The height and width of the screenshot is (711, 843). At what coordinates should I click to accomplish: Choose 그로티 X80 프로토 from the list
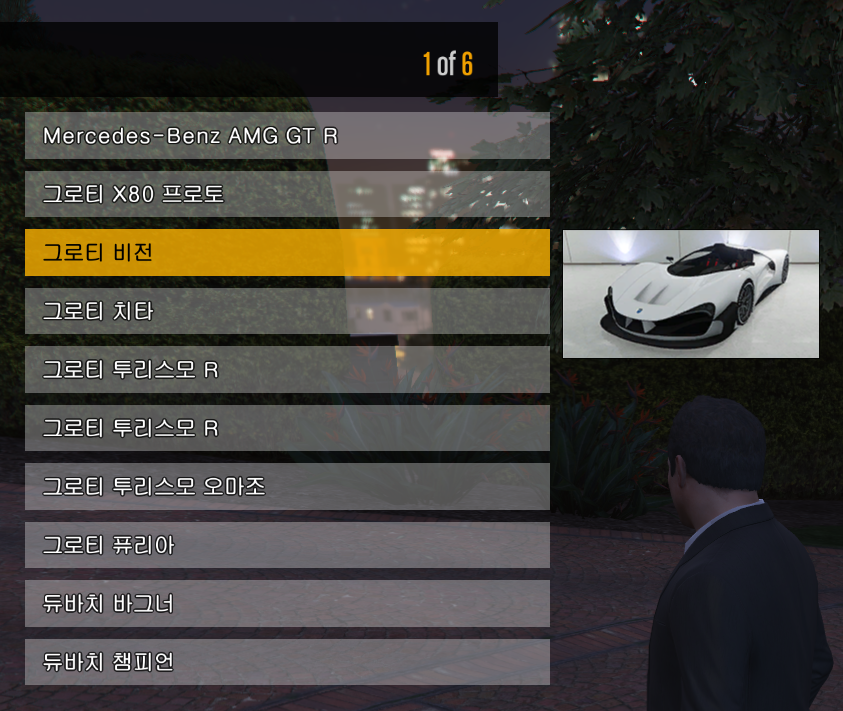(x=287, y=194)
